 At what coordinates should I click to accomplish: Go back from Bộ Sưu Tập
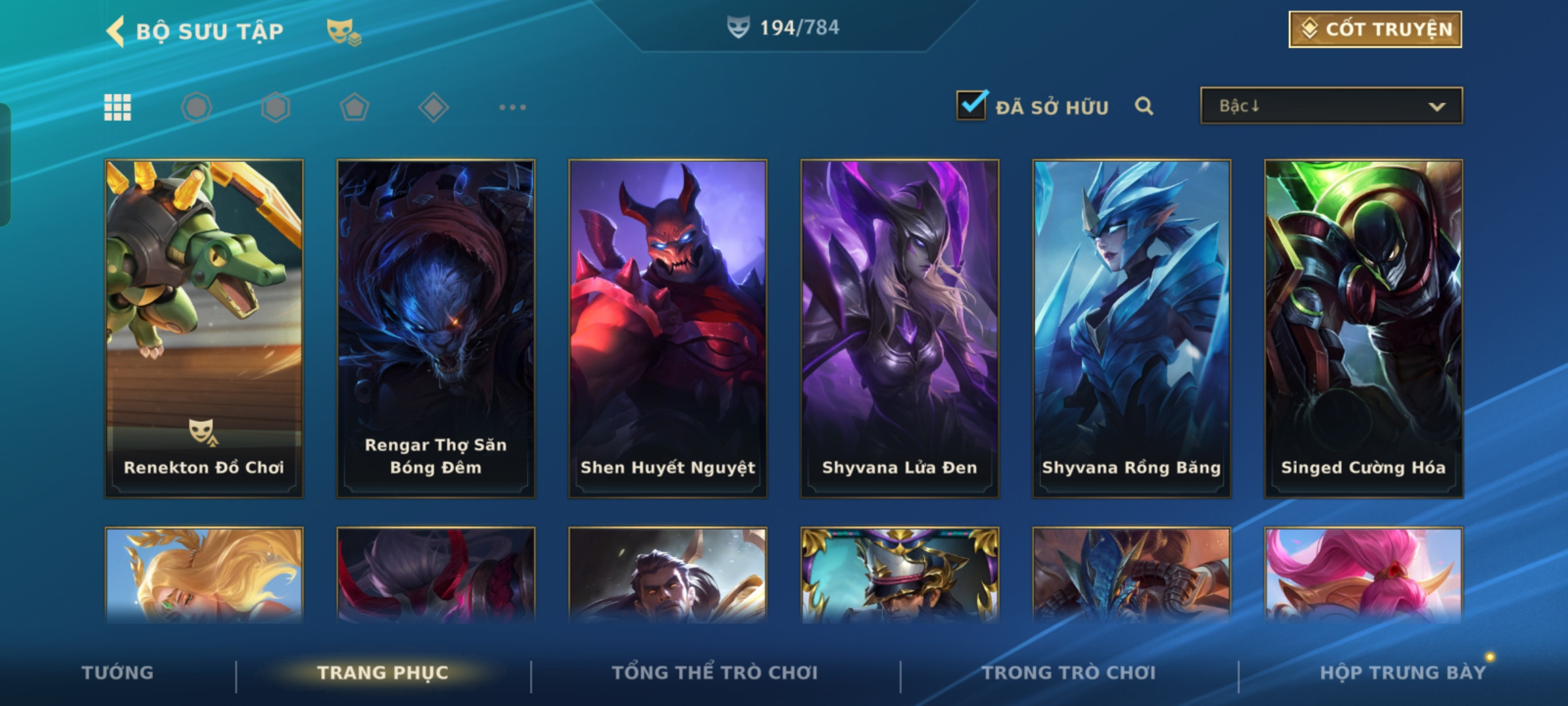click(116, 31)
